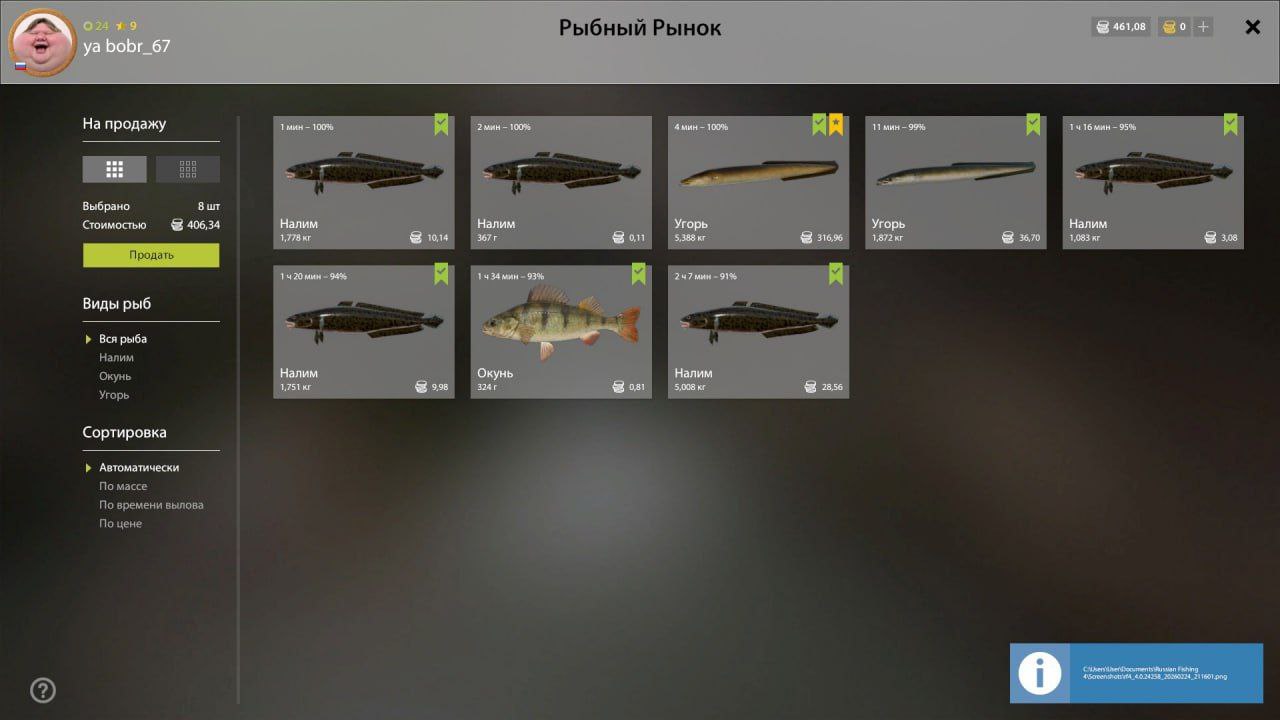This screenshot has width=1280, height=720.
Task: Open the ya bobr_67 player avatar
Action: [42, 42]
